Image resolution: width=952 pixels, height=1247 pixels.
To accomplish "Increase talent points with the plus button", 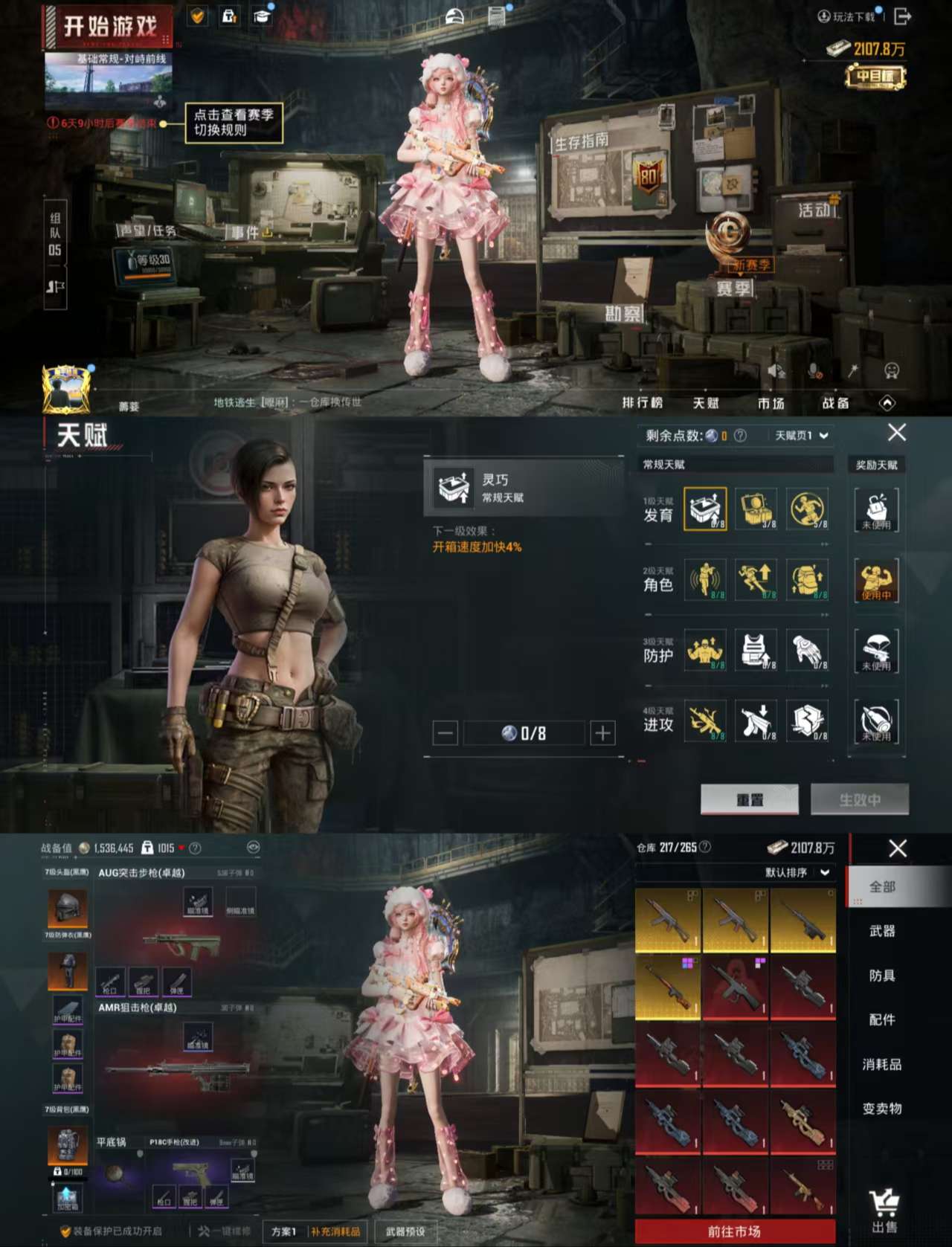I will (x=602, y=734).
